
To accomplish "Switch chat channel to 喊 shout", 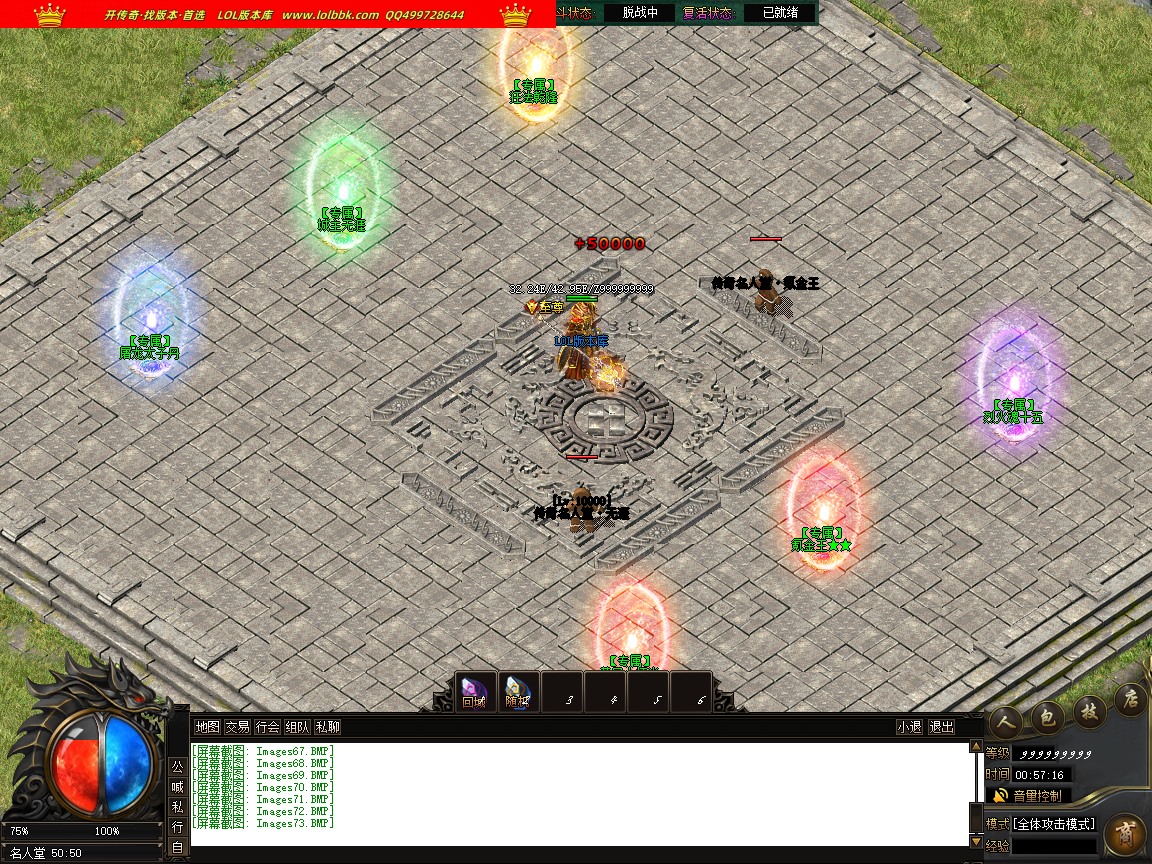I will pyautogui.click(x=177, y=786).
